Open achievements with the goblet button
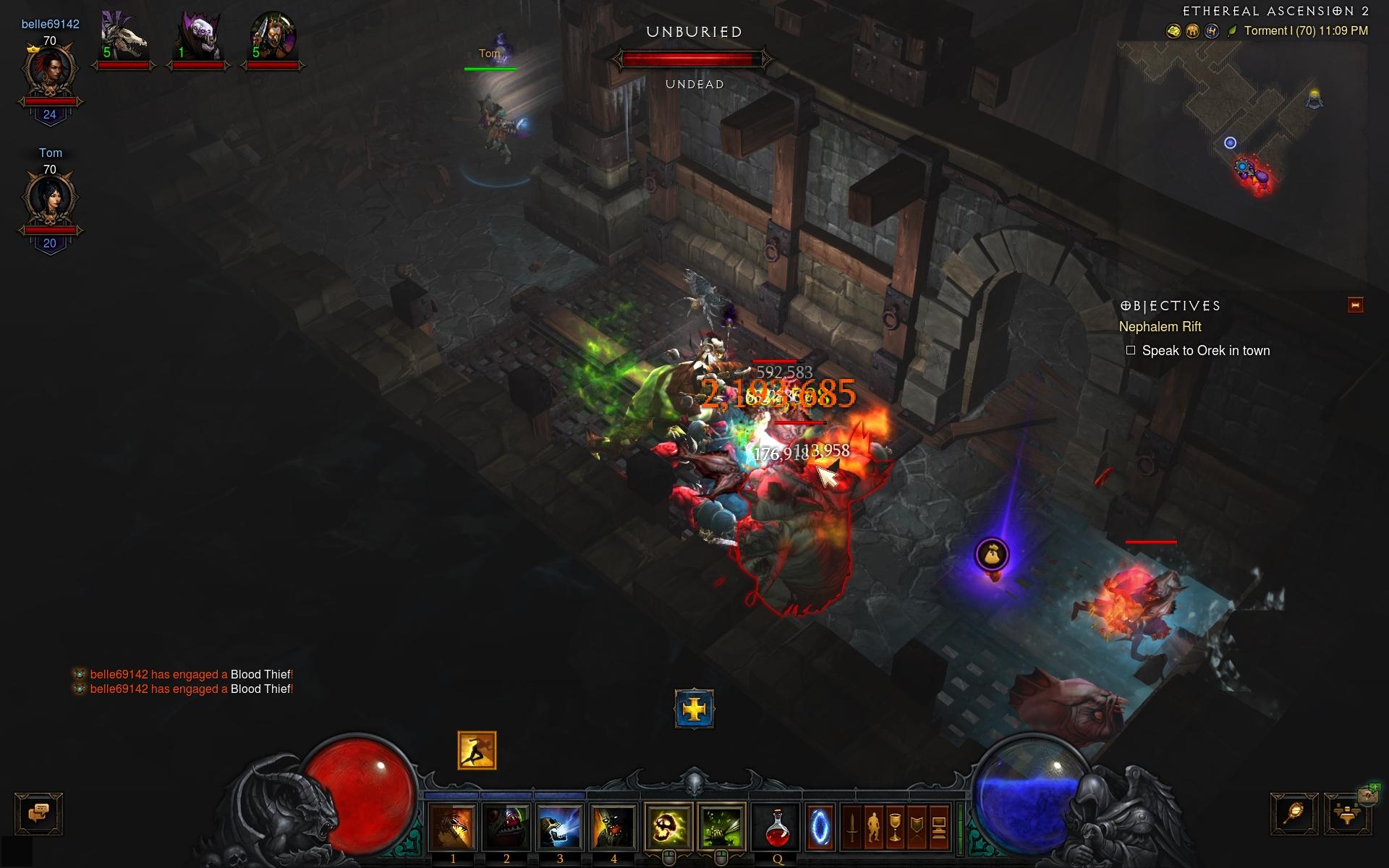The width and height of the screenshot is (1389, 868). point(896,826)
